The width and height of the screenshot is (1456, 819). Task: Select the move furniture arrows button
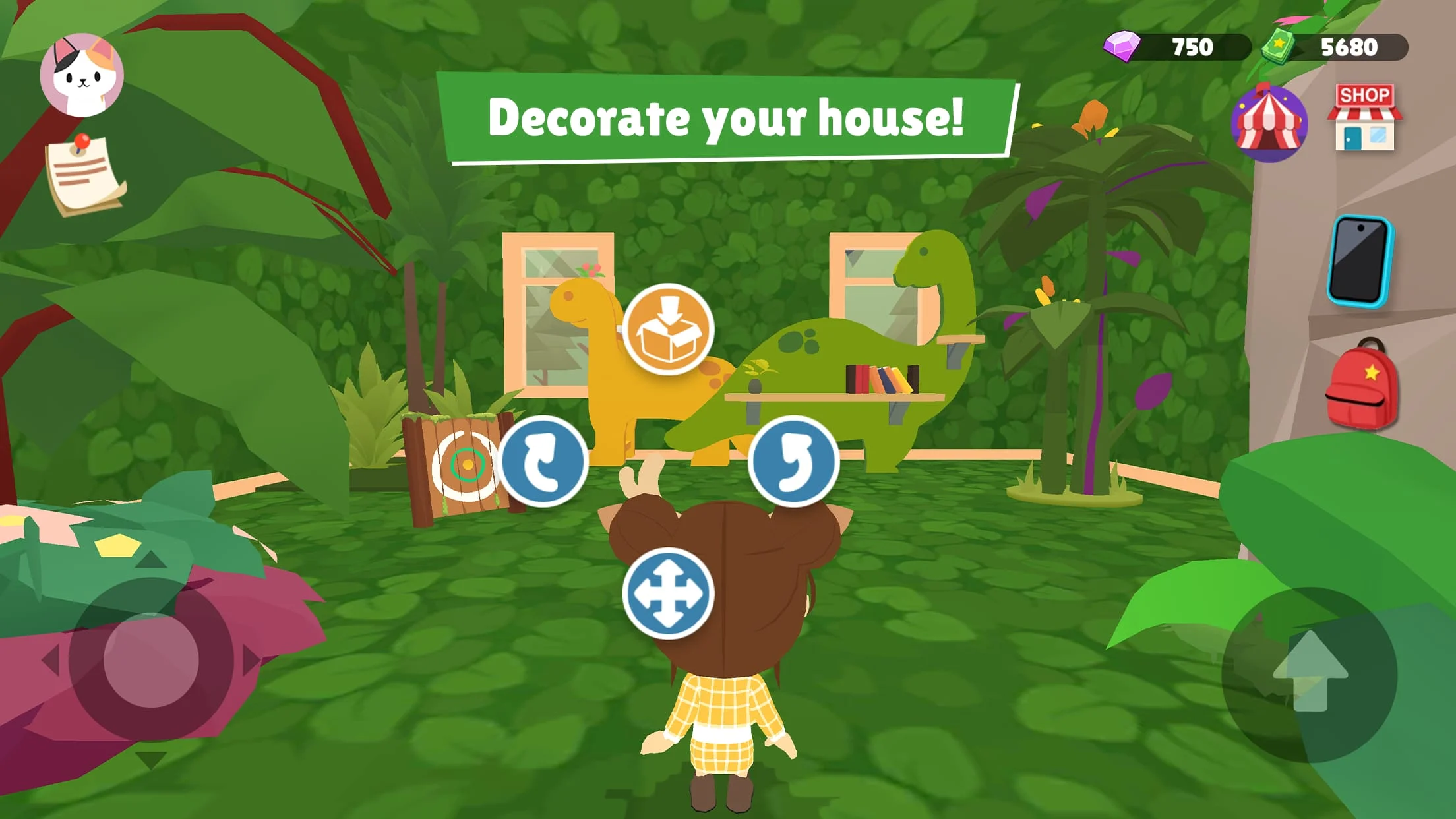(668, 592)
